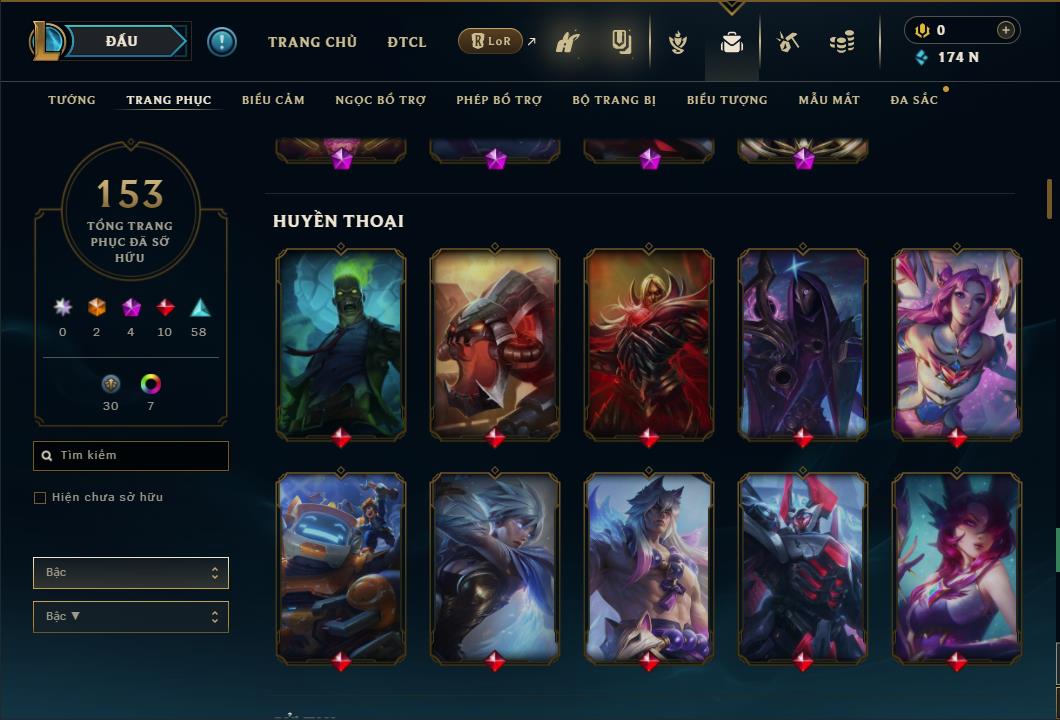
Task: Open the Bậc grouping dropdown
Action: [x=131, y=573]
